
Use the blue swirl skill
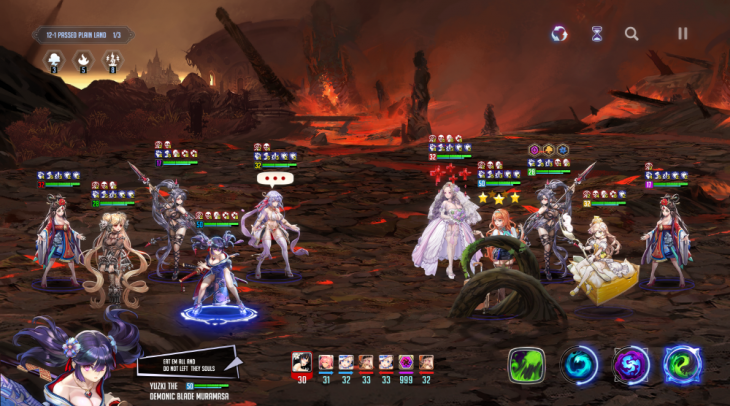tap(579, 365)
